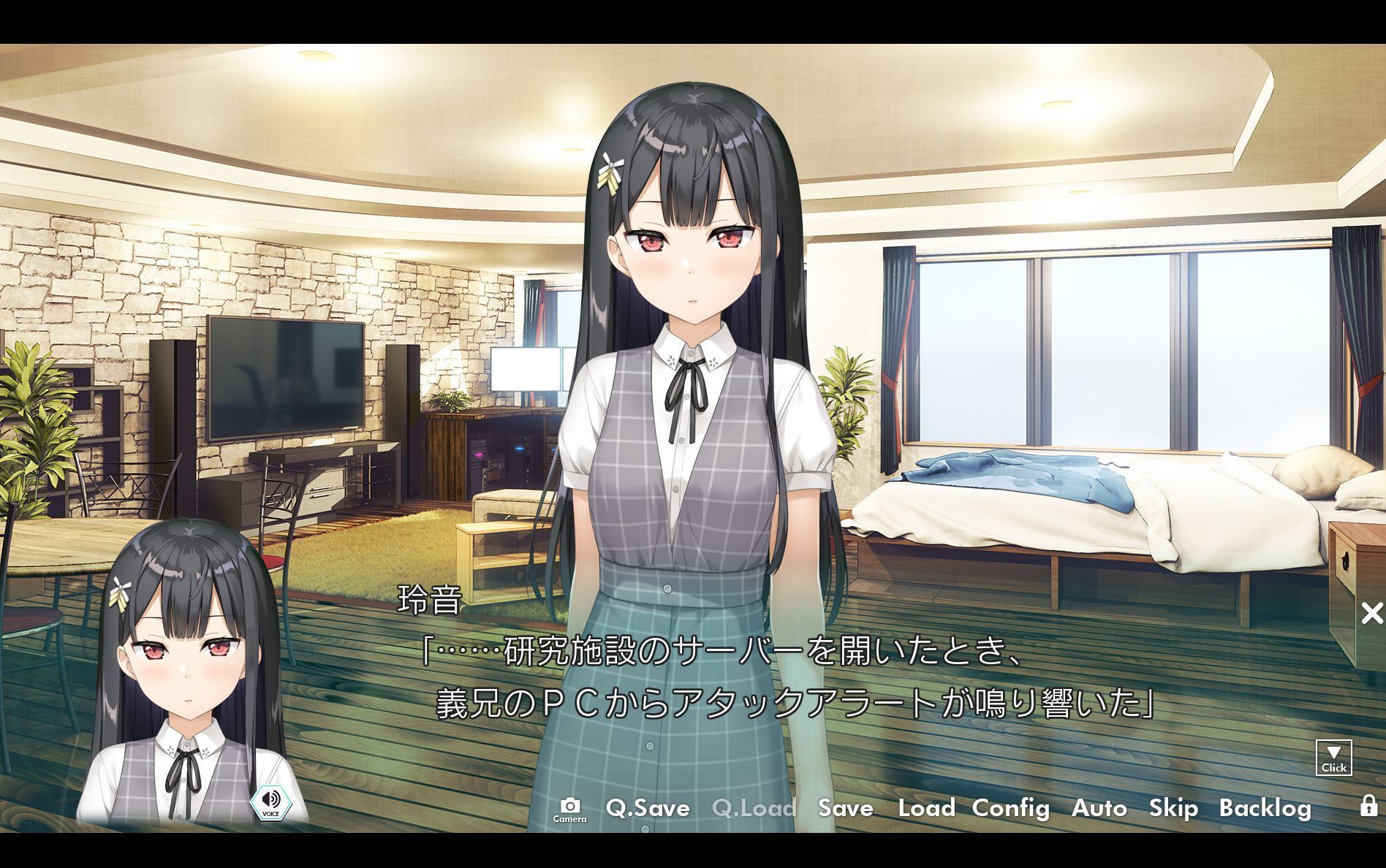The height and width of the screenshot is (868, 1386).
Task: Replay the line with the VOICE icon
Action: (x=270, y=802)
